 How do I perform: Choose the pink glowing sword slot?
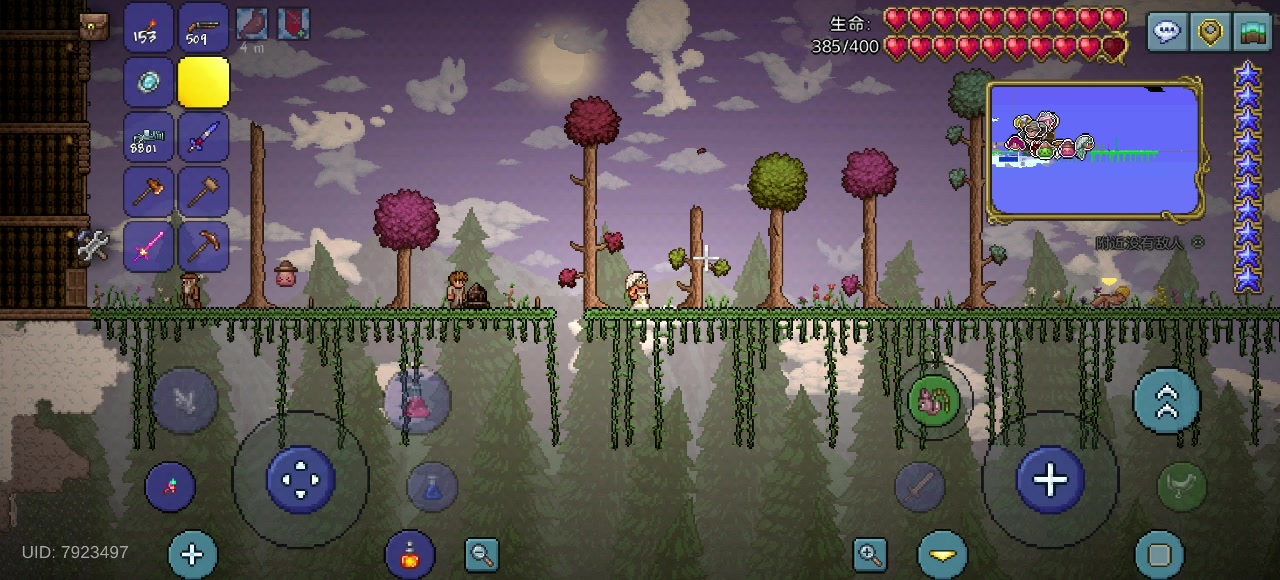pos(149,246)
